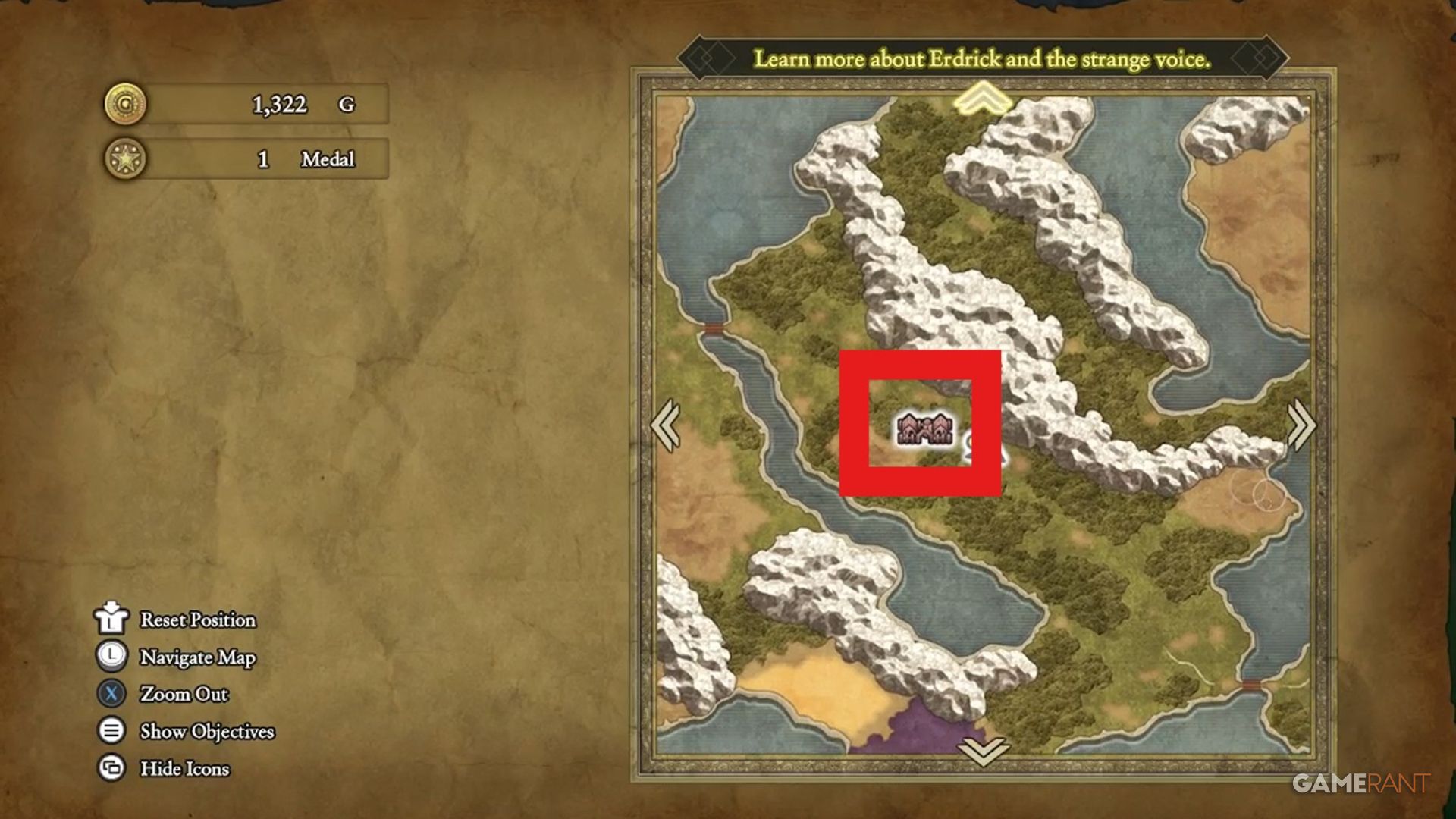Hide map icons with Hide Icons option

click(184, 769)
